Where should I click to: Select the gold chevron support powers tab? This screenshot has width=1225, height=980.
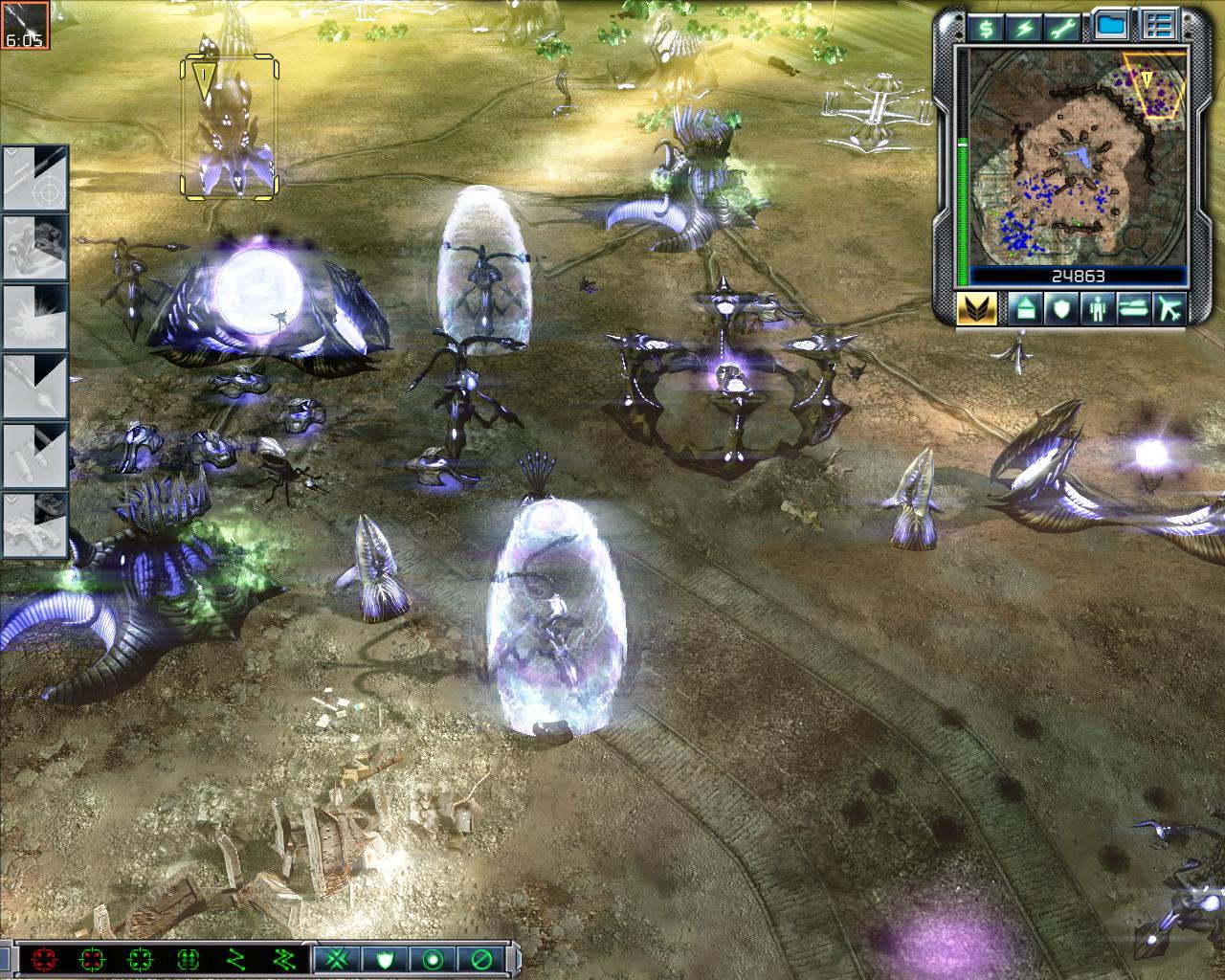(976, 309)
